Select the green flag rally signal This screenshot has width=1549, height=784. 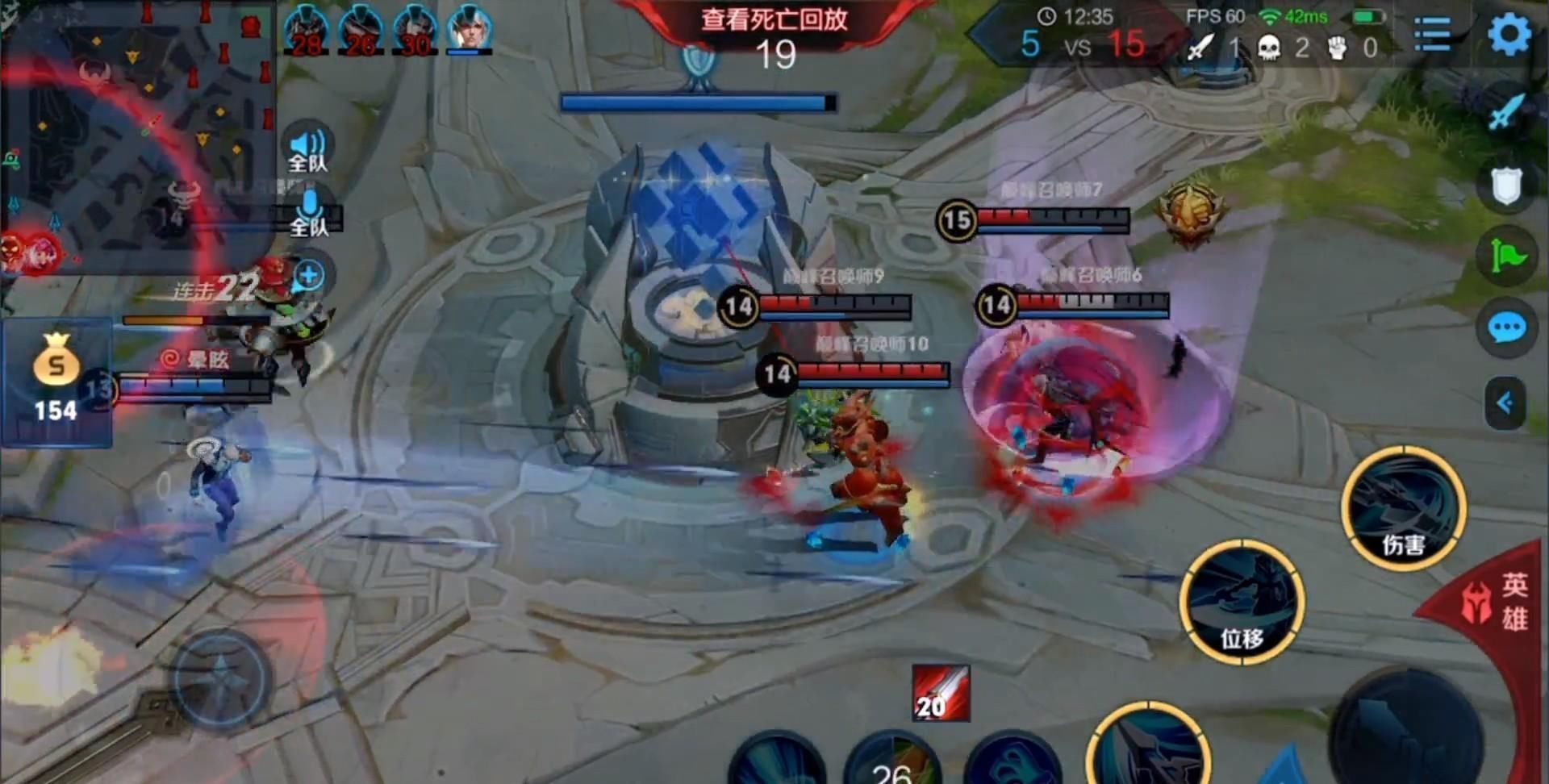[1506, 256]
